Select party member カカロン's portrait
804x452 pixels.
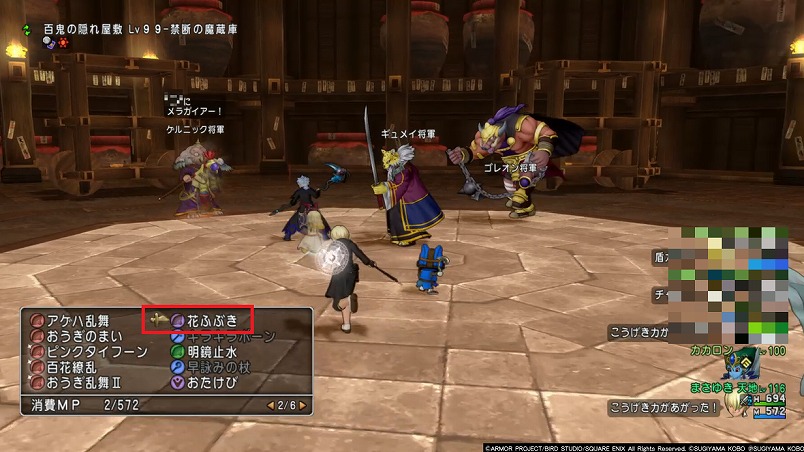click(741, 363)
